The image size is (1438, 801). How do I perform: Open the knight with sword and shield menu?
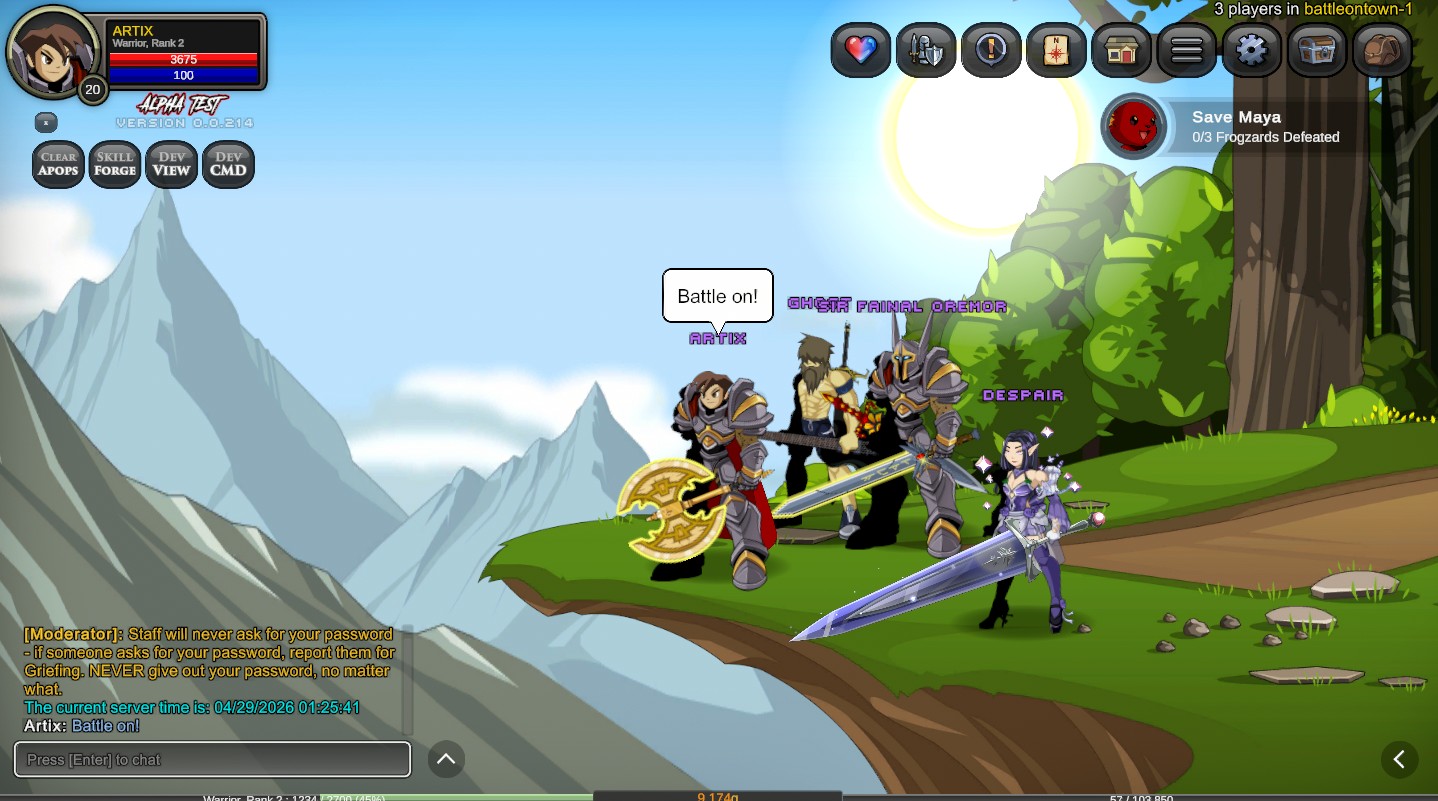[926, 50]
